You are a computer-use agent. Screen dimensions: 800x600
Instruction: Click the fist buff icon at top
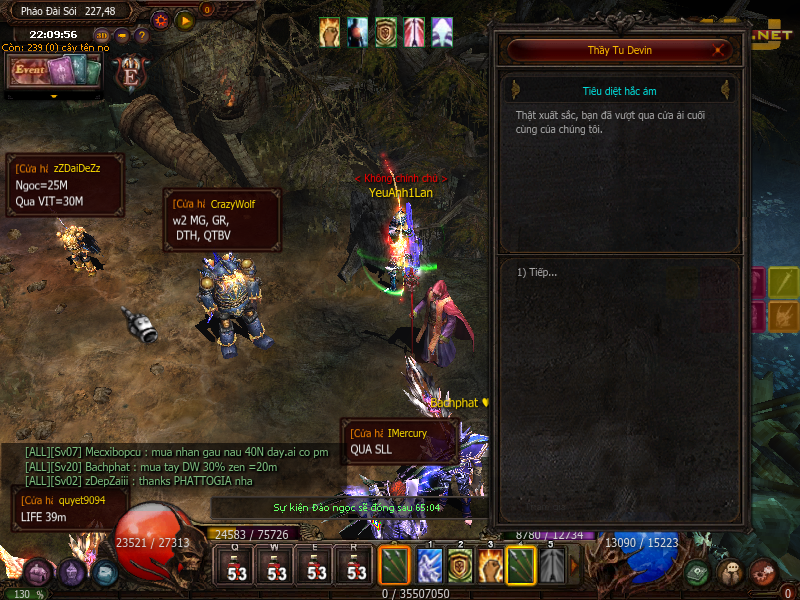point(329,32)
